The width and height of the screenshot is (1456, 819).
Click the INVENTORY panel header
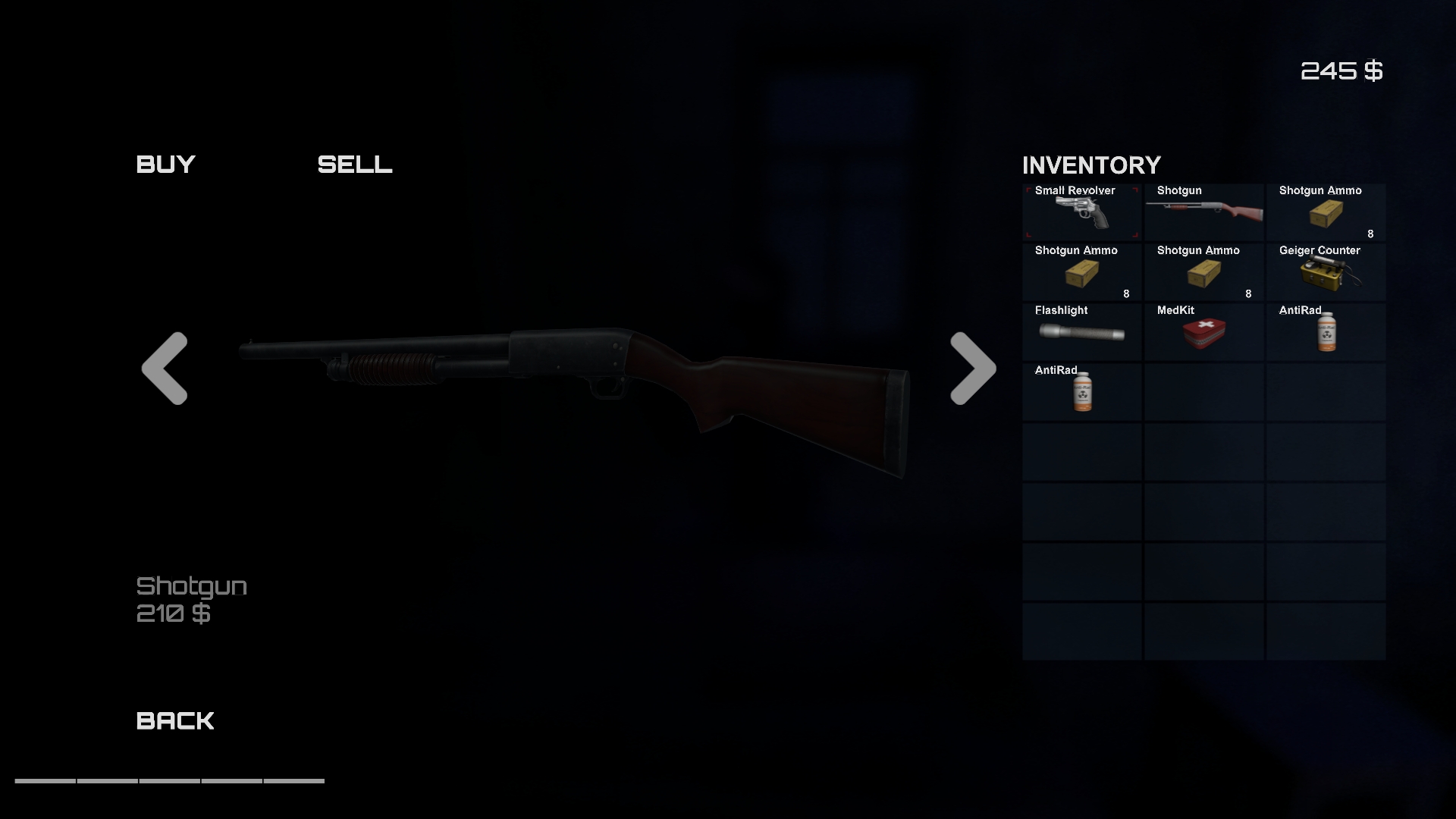[1092, 165]
